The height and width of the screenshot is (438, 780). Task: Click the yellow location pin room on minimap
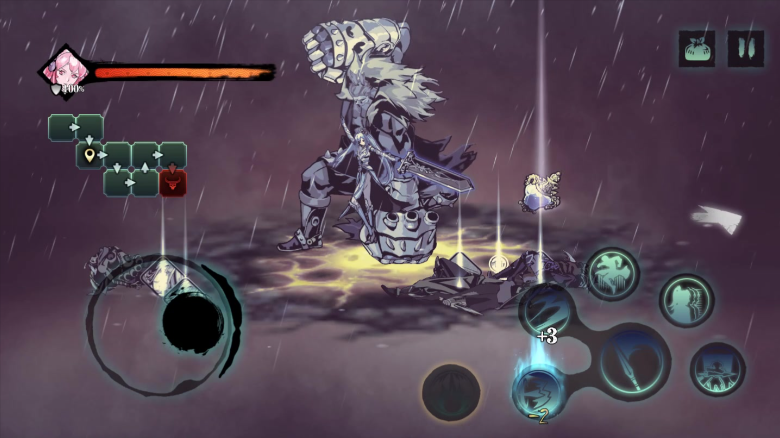click(x=91, y=155)
